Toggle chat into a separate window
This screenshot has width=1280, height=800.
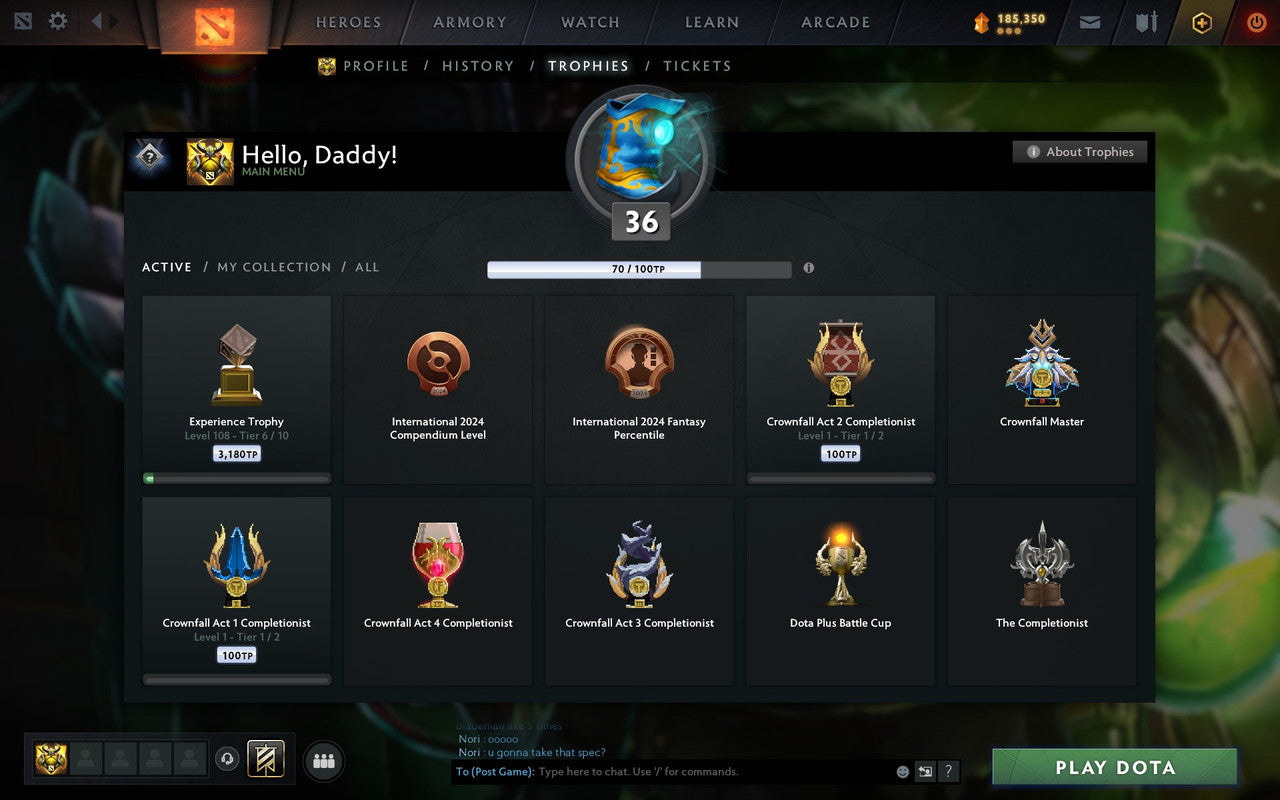[x=925, y=771]
